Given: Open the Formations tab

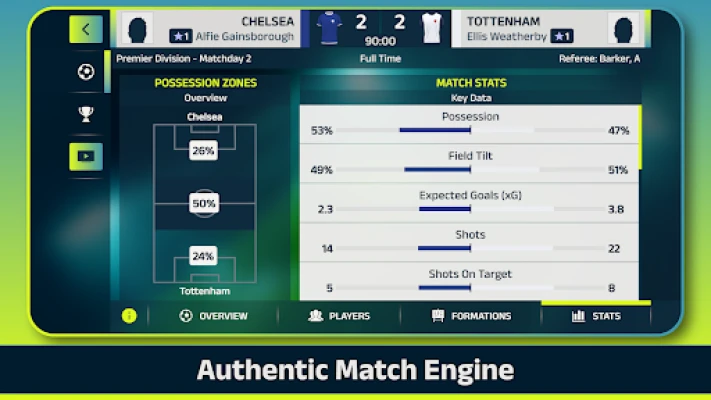Looking at the screenshot, I should tap(471, 316).
